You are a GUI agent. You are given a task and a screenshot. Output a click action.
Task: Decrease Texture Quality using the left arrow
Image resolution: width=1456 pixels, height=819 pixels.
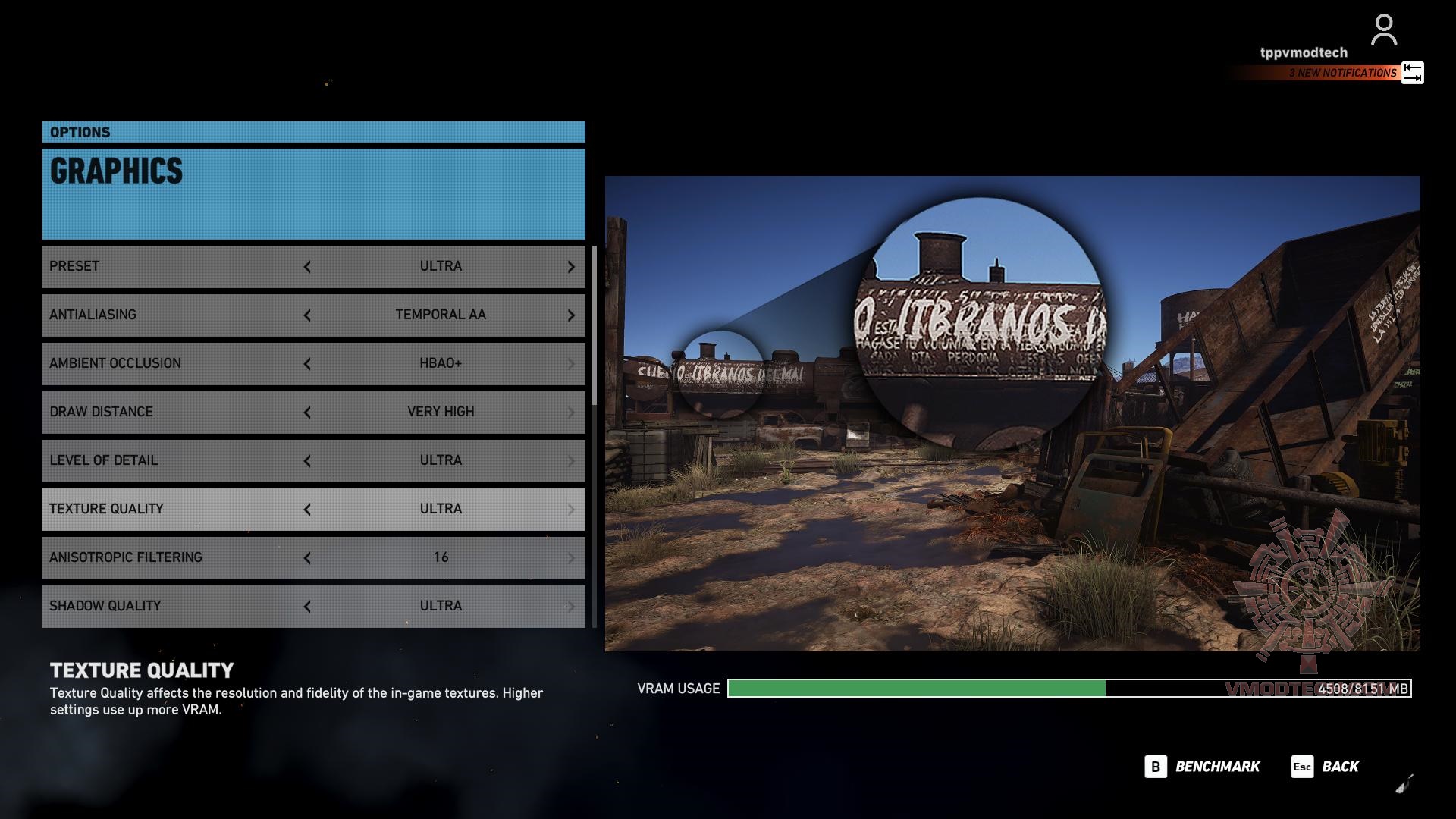click(307, 510)
